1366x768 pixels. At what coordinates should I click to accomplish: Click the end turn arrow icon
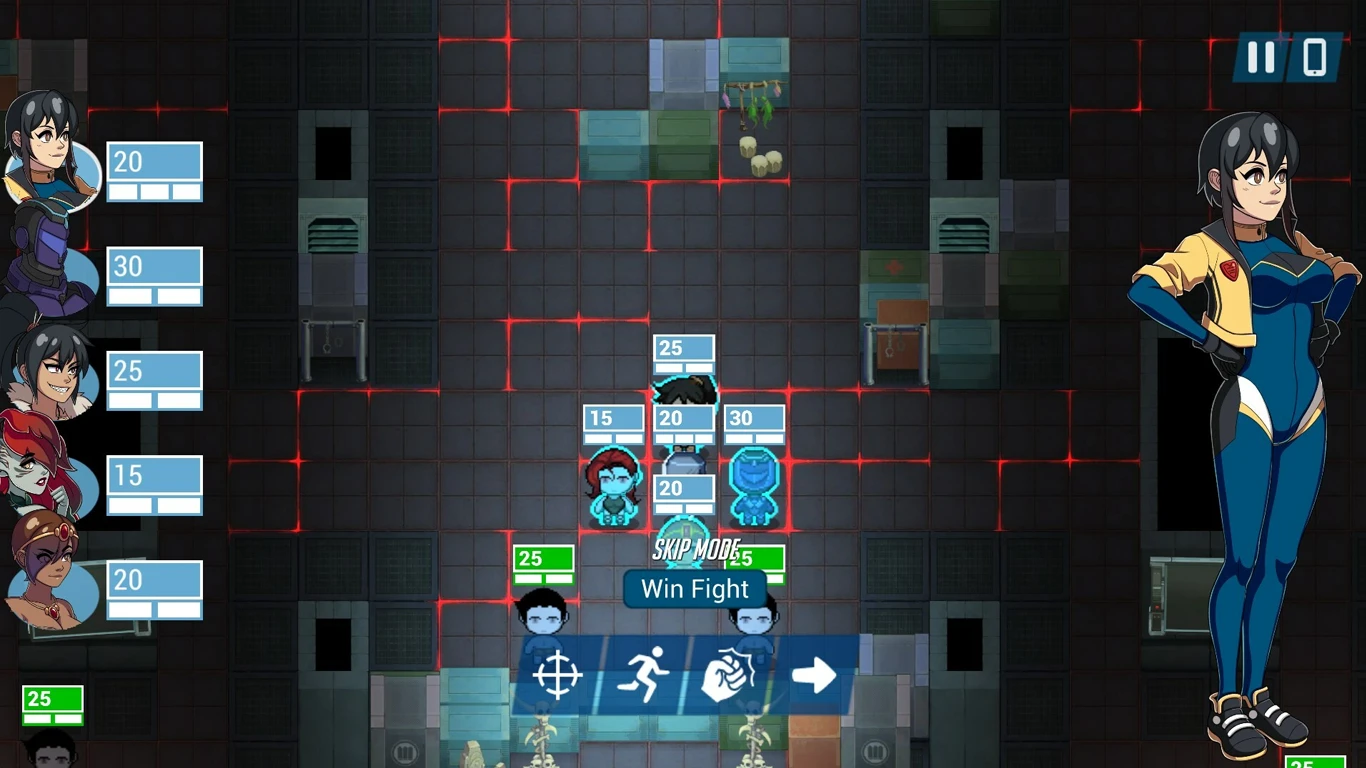tap(813, 675)
